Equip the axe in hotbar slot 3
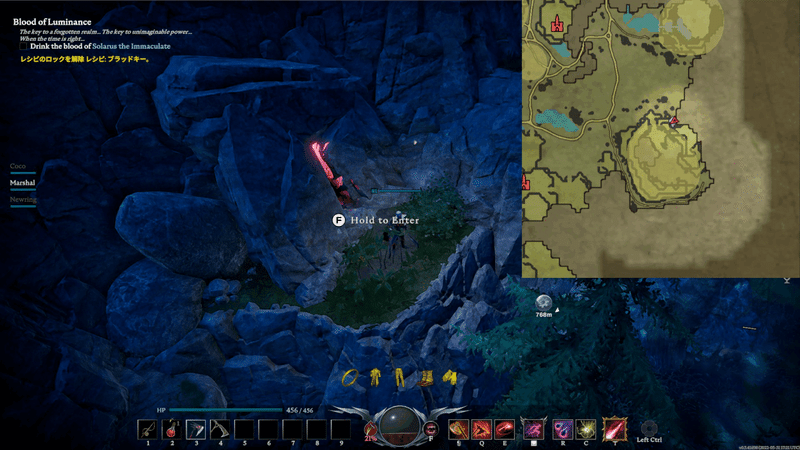The image size is (800, 450). 196,429
